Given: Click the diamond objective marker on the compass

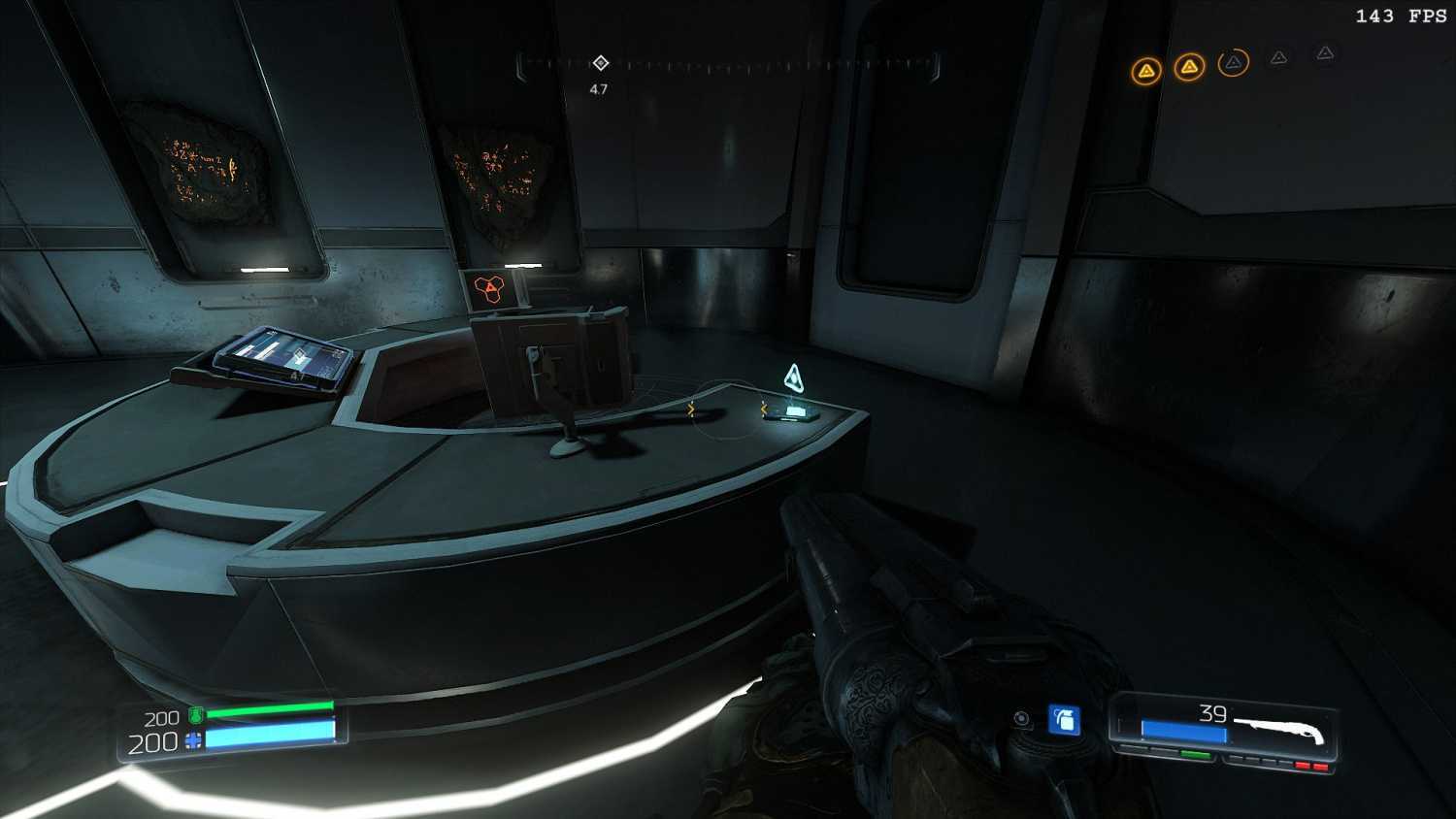Looking at the screenshot, I should (601, 63).
